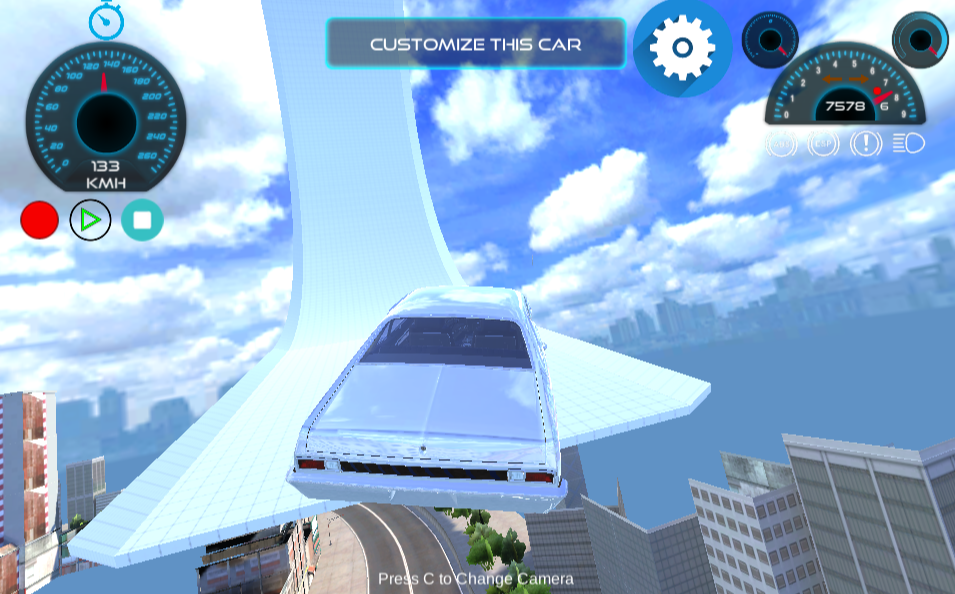
Task: Toggle the headlights icon
Action: pos(908,144)
